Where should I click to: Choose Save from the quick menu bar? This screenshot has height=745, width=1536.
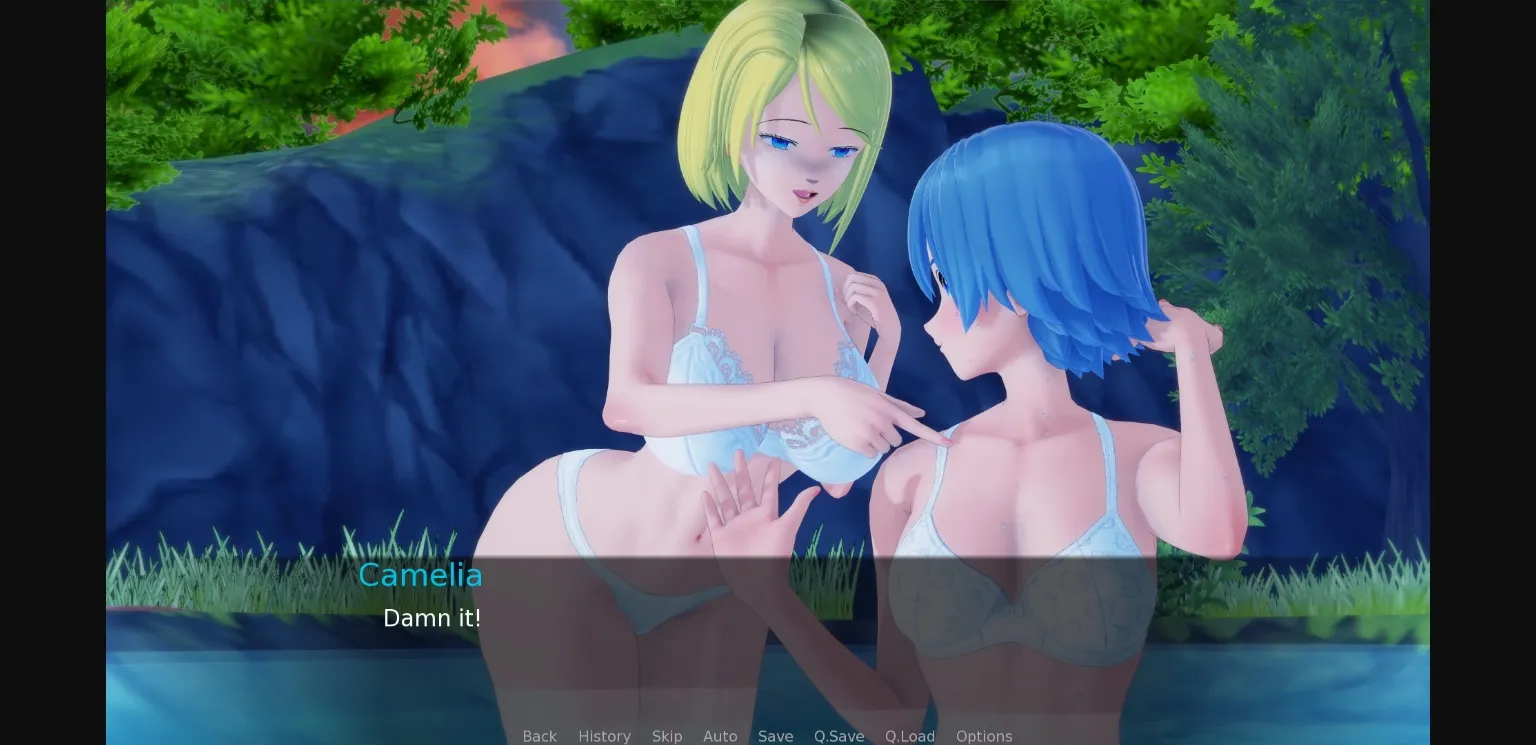tap(776, 736)
